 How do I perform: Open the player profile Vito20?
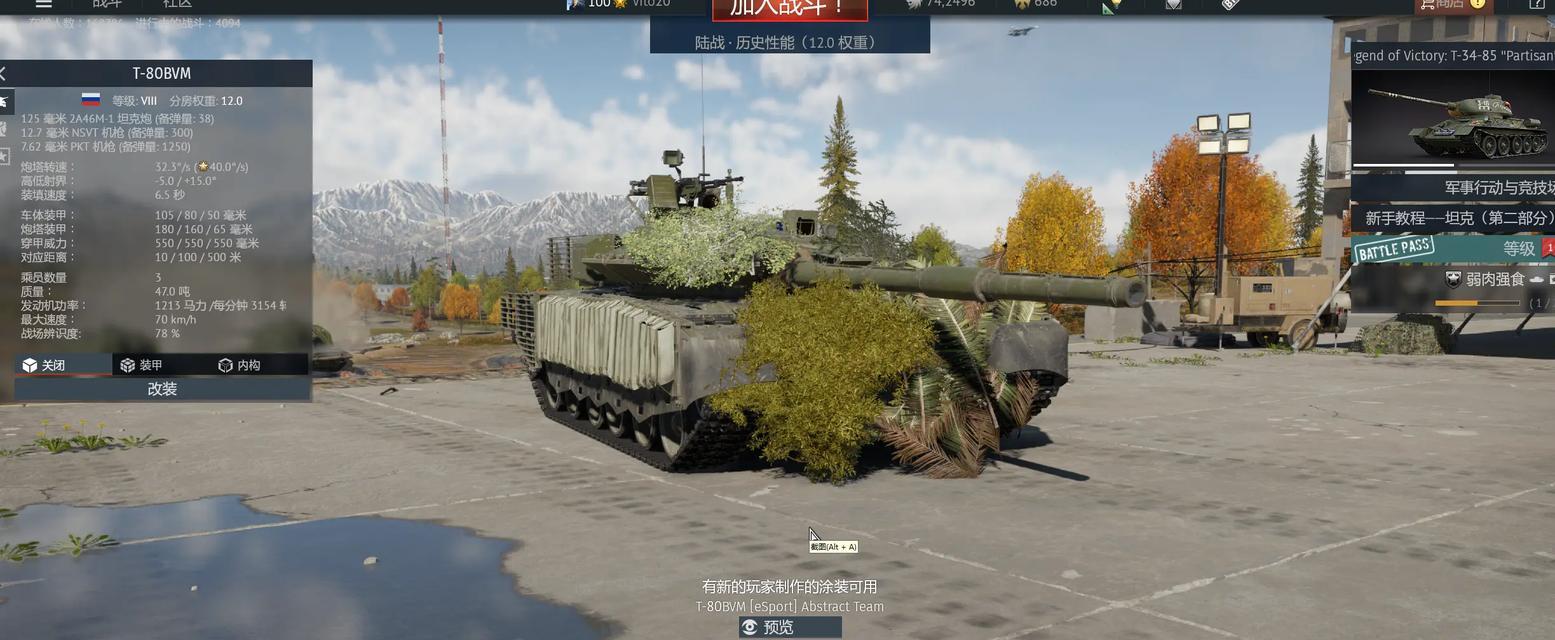pos(650,4)
